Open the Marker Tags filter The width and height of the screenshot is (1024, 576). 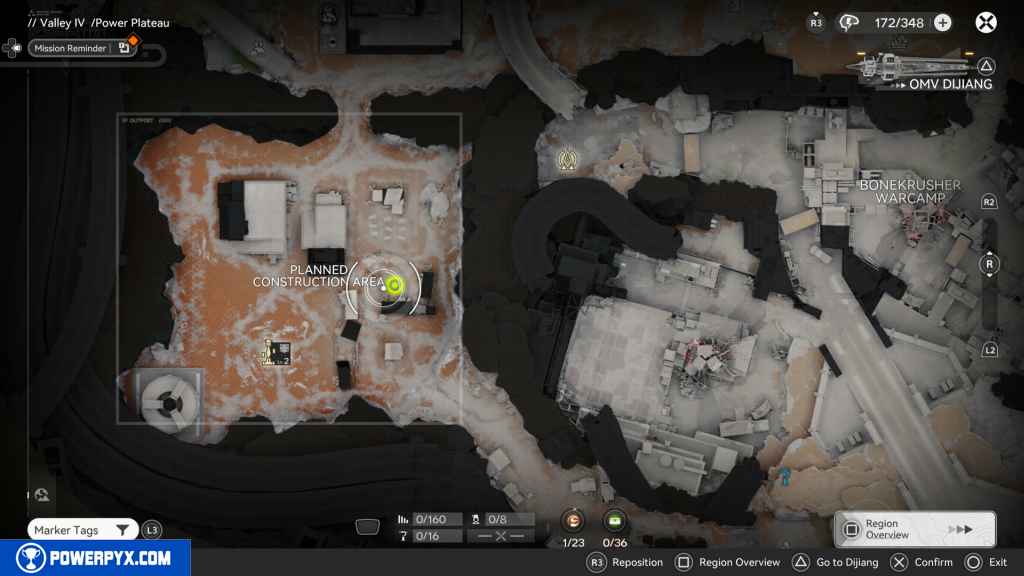tap(84, 530)
